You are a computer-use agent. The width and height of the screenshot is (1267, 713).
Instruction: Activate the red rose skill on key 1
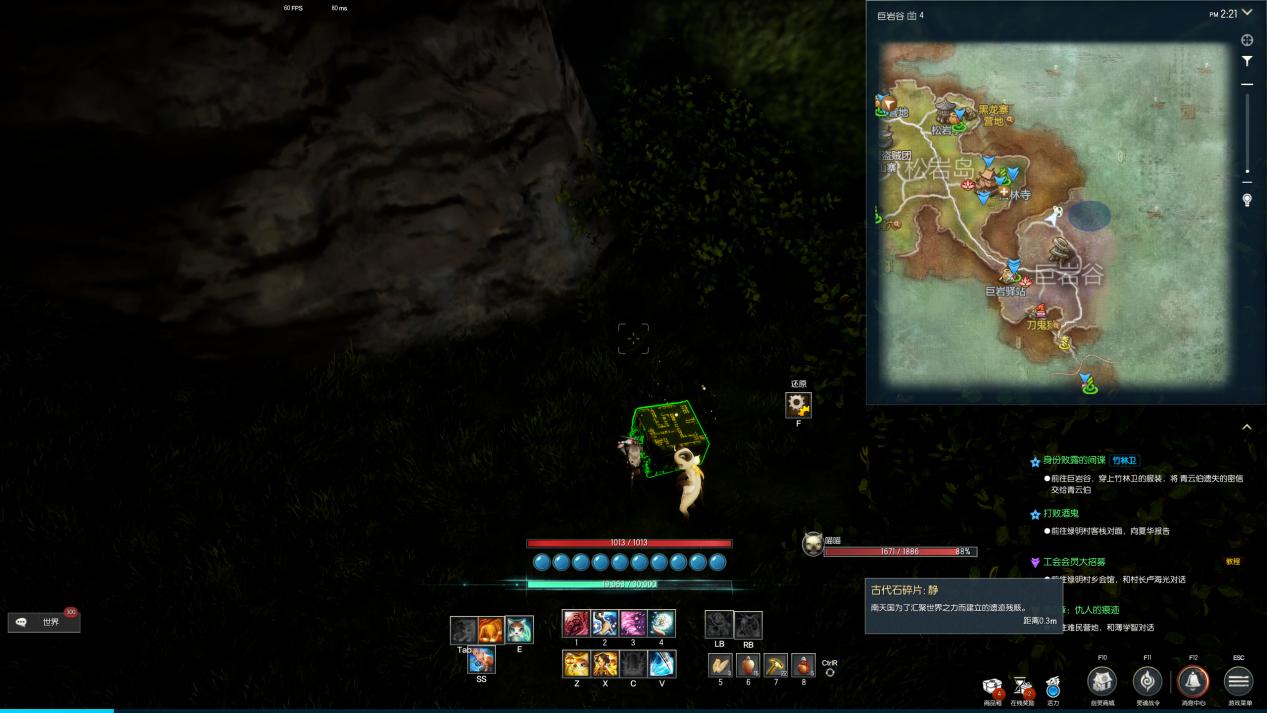576,623
